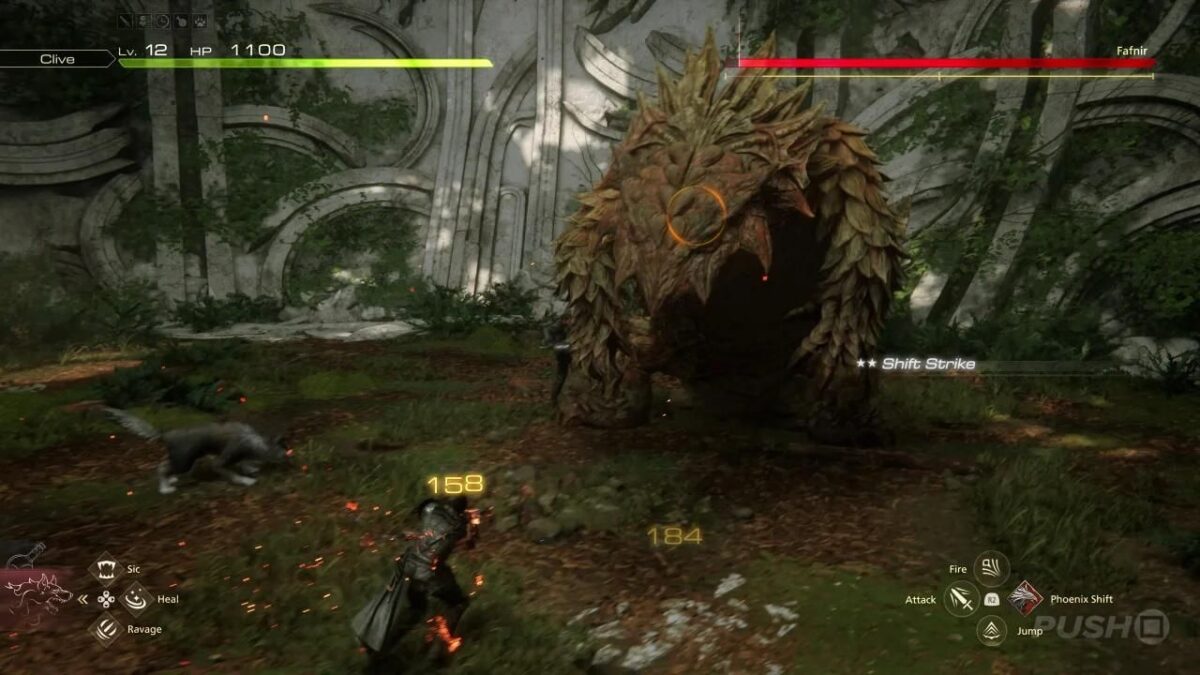Trigger the Ravage claw command
Viewport: 1200px width, 675px height.
tap(105, 629)
